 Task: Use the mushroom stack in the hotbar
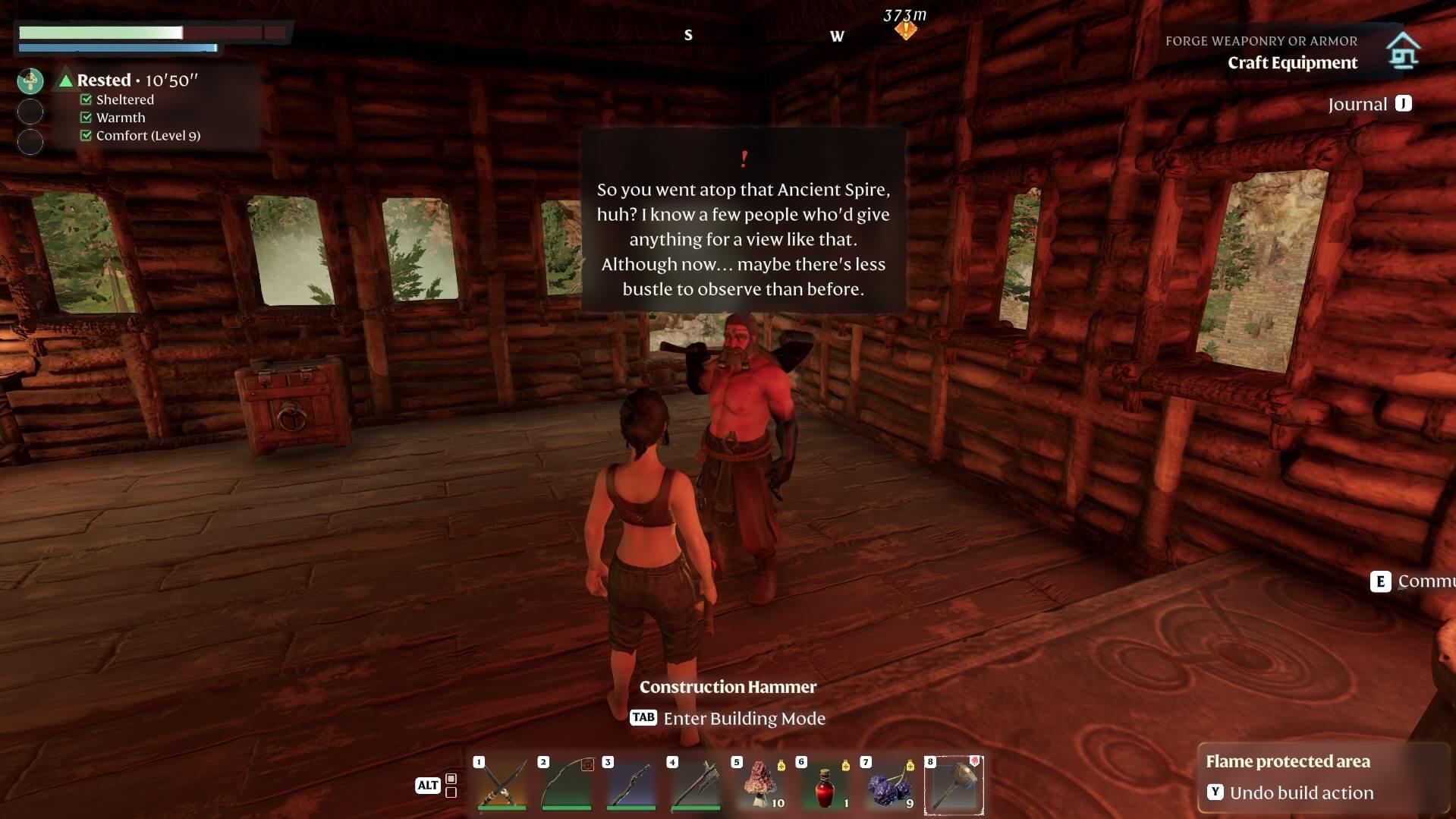click(759, 786)
